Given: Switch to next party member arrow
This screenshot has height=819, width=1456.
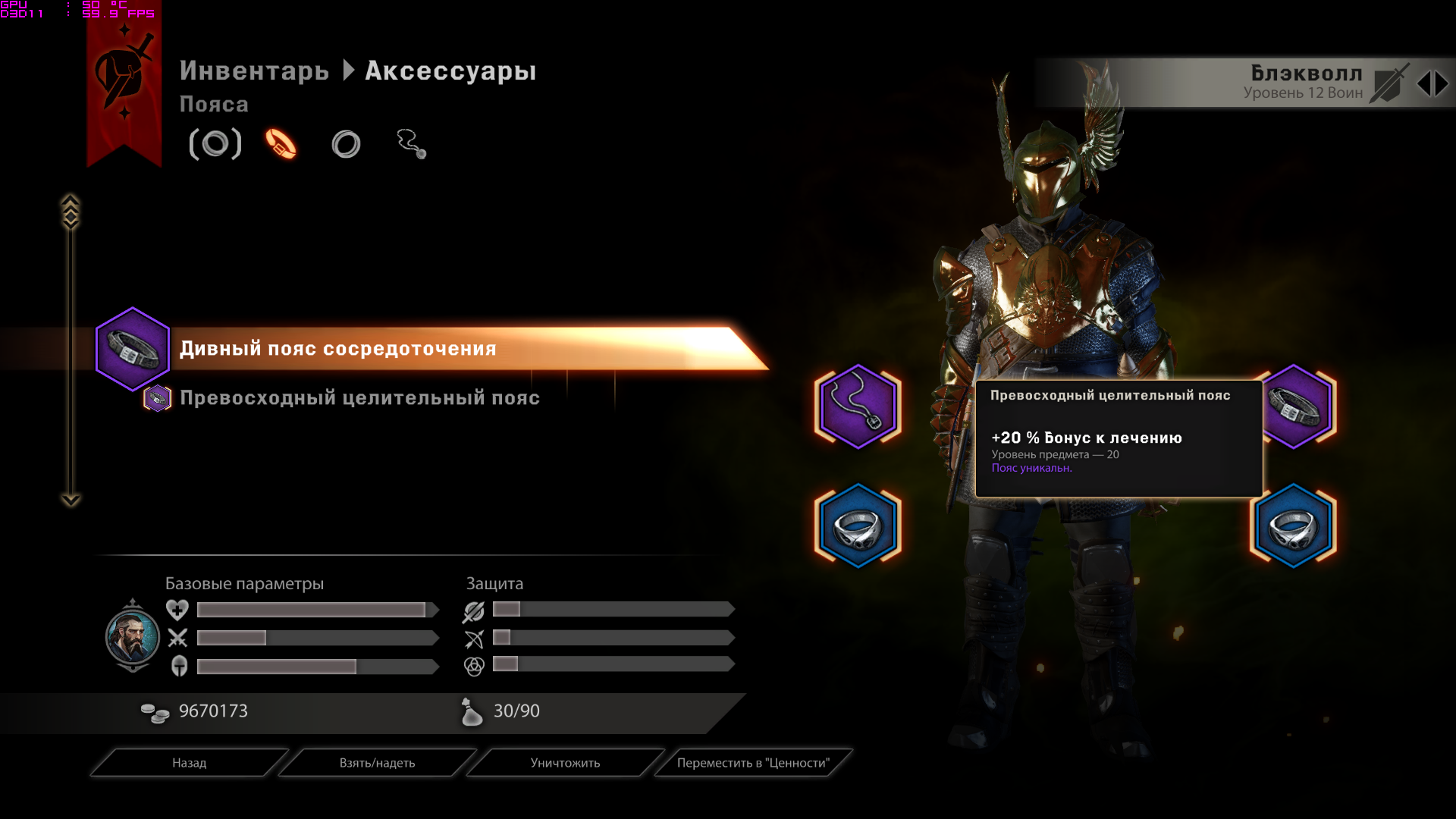Looking at the screenshot, I should [1442, 83].
